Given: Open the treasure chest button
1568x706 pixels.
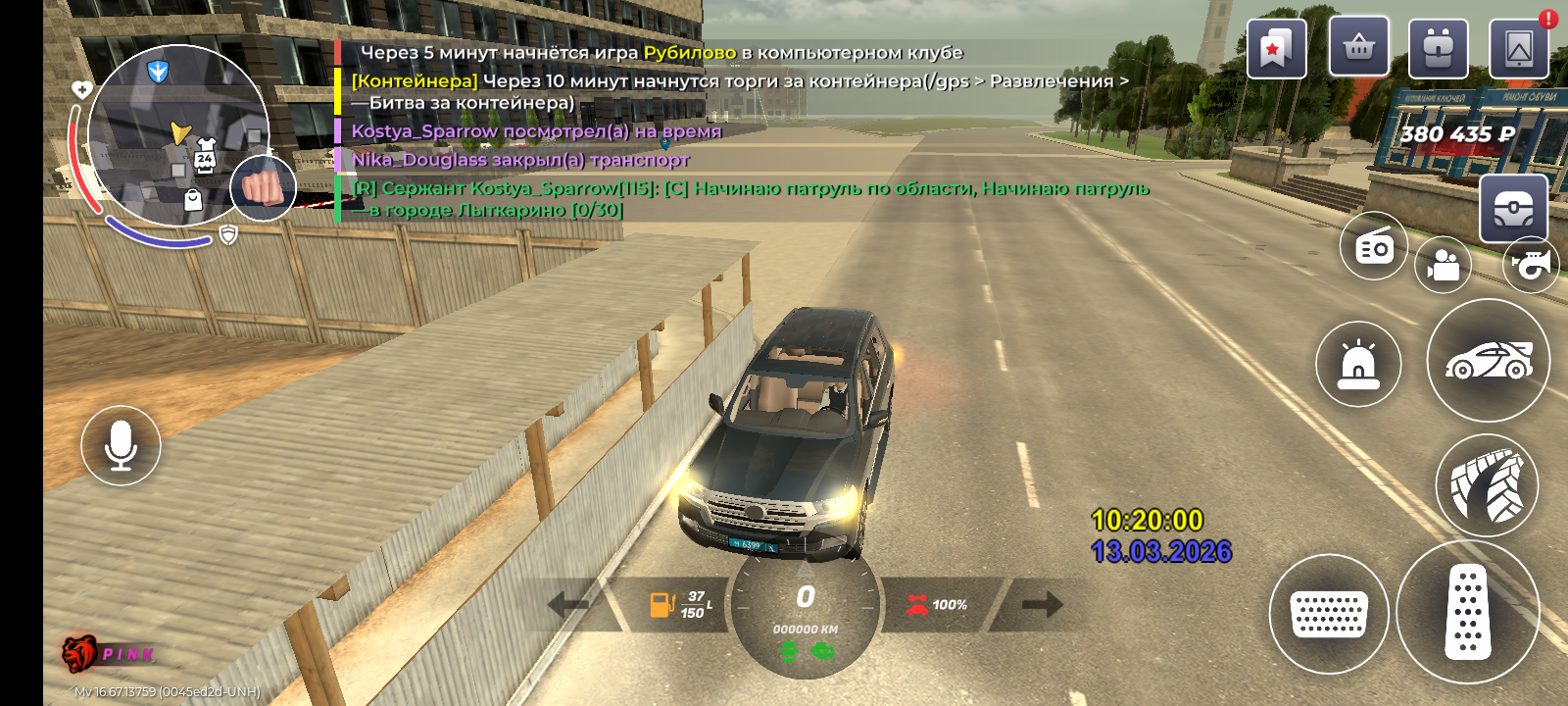Looking at the screenshot, I should pyautogui.click(x=1513, y=208).
